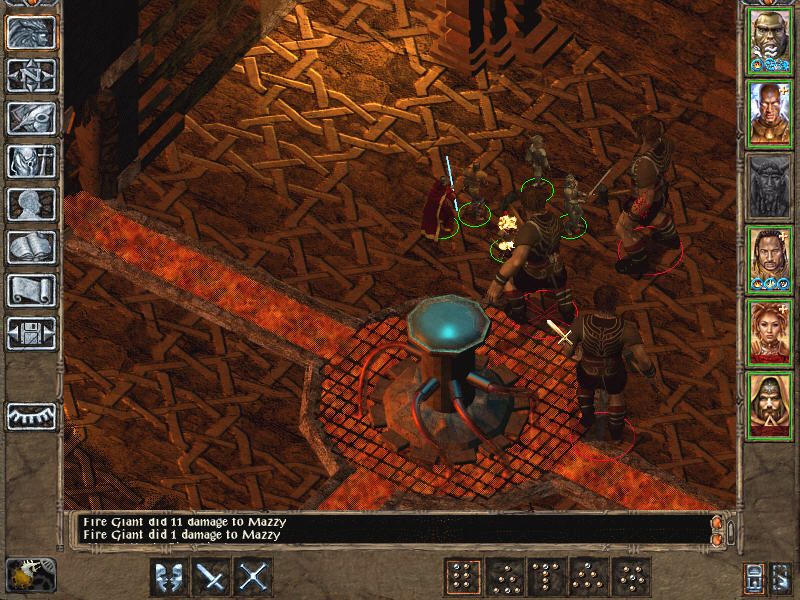800x600 pixels.
Task: Click the dragon-head return to game button
Action: point(31,32)
